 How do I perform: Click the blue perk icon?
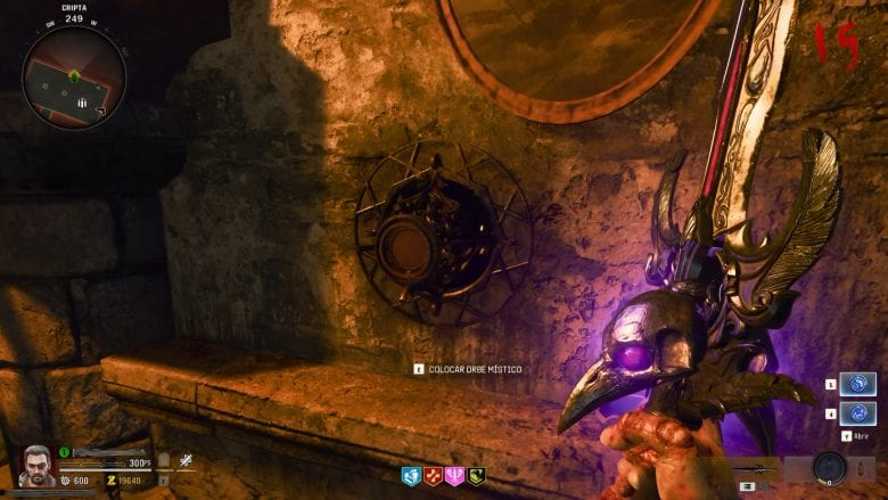(409, 477)
